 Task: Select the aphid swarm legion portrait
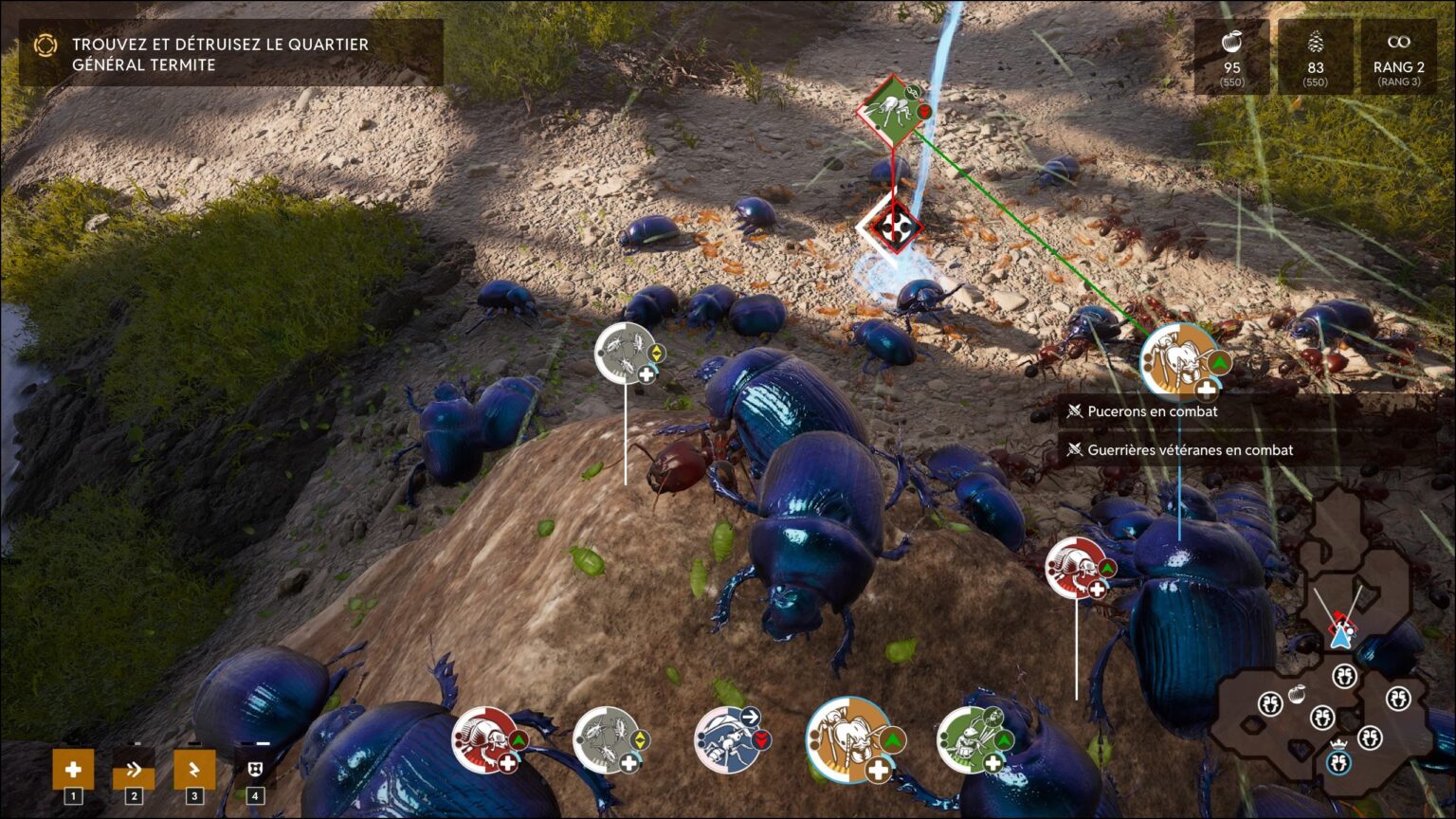click(x=606, y=739)
